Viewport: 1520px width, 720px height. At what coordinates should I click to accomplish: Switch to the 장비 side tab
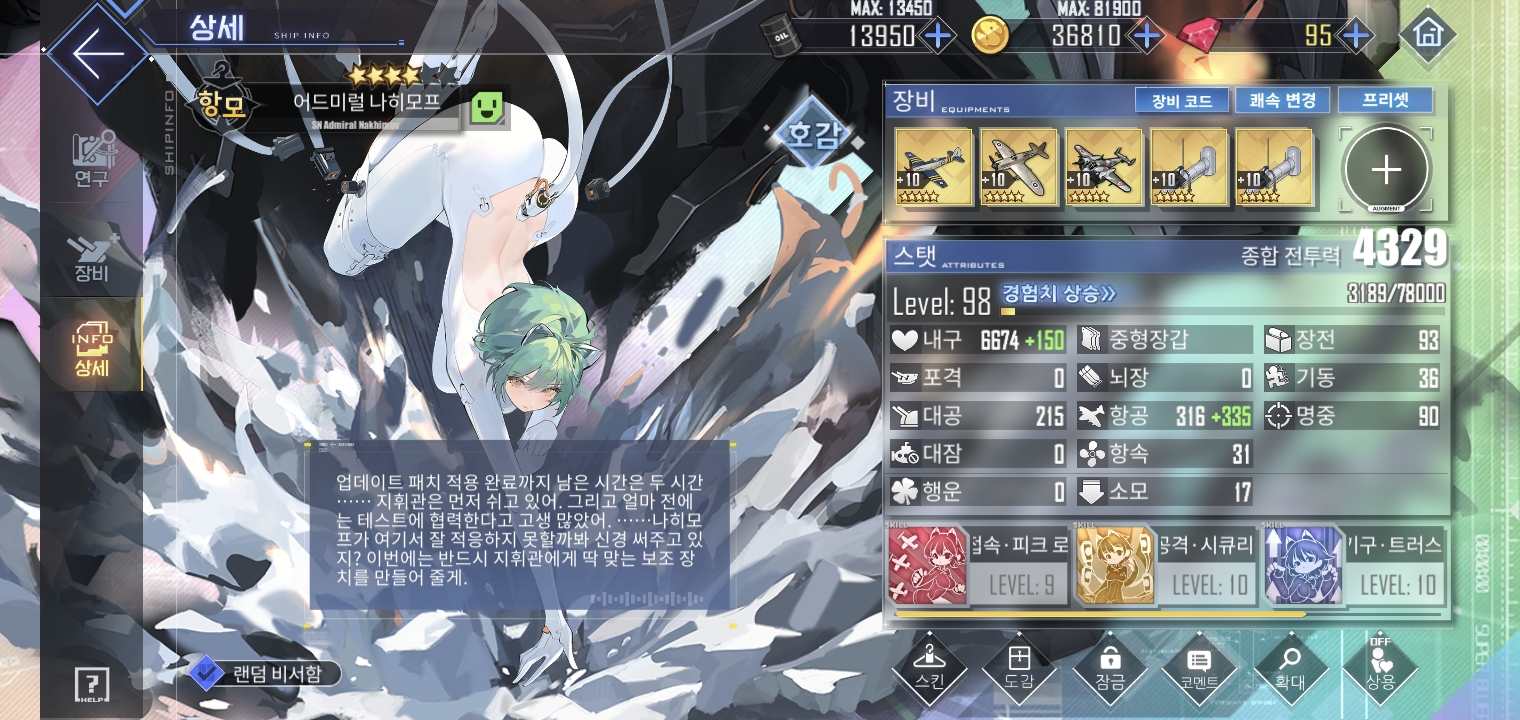[x=92, y=257]
